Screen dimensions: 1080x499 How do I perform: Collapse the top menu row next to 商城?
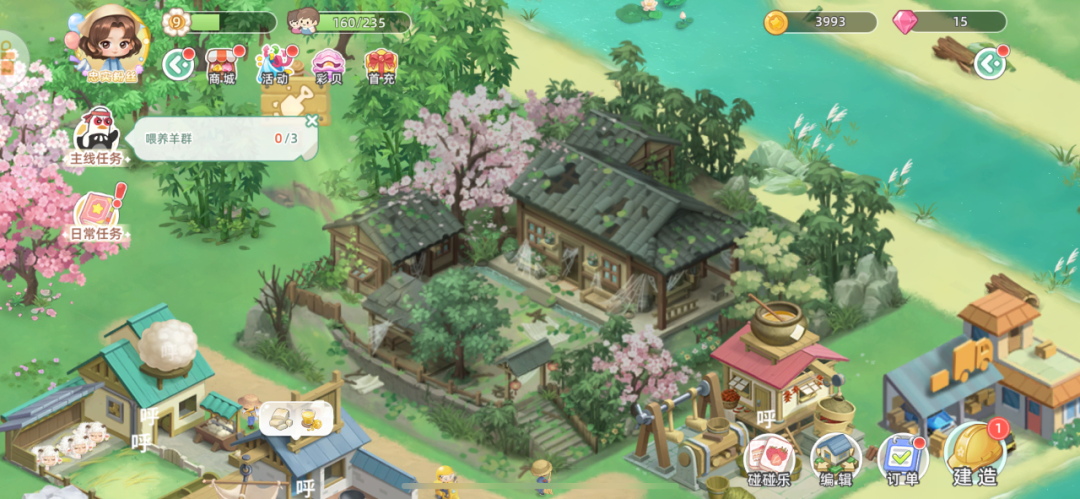pyautogui.click(x=178, y=64)
